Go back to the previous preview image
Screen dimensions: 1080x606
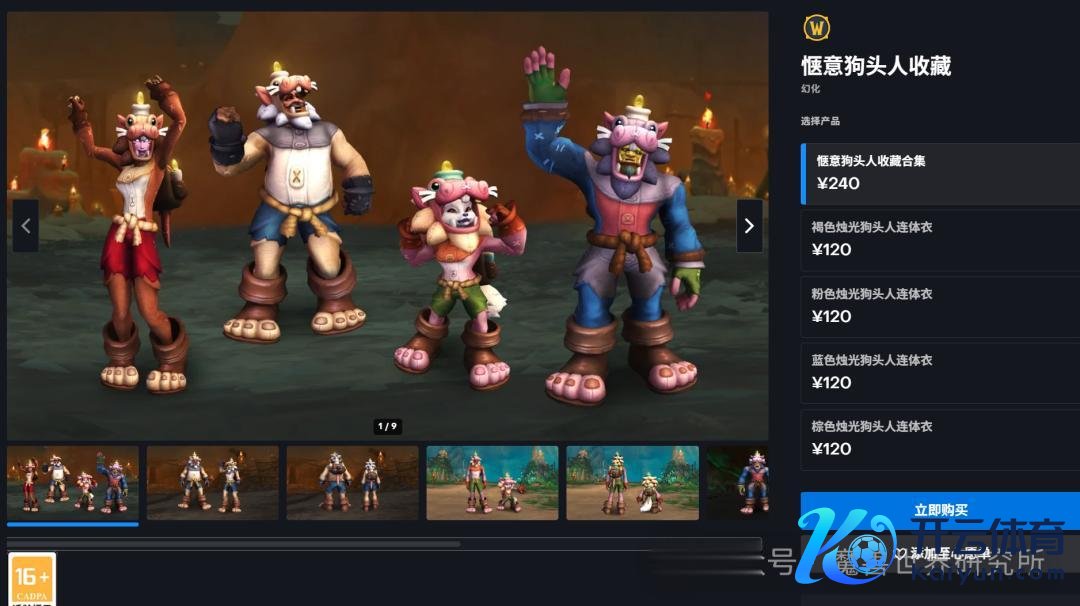pyautogui.click(x=26, y=226)
